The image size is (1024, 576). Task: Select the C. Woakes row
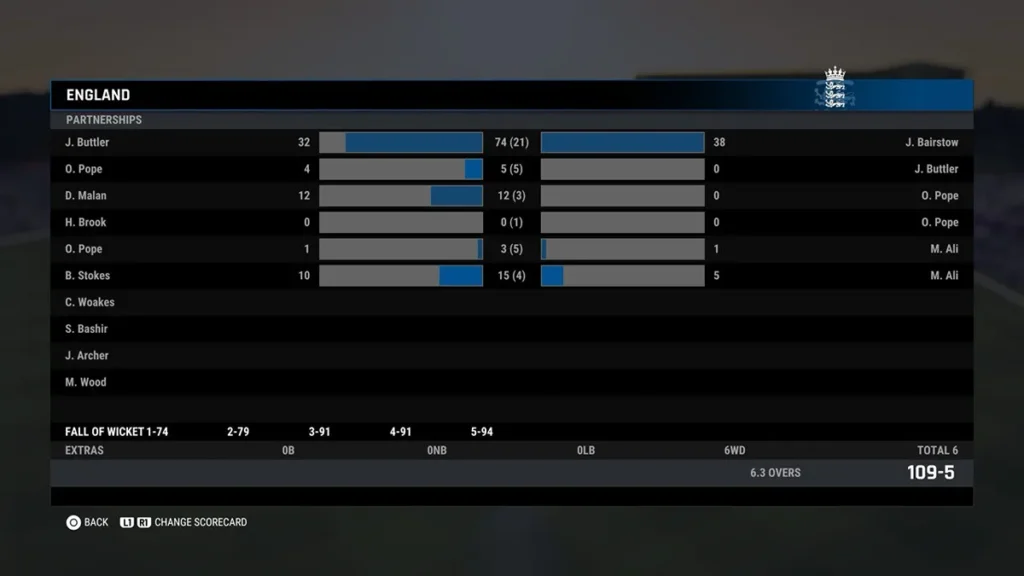click(x=511, y=302)
